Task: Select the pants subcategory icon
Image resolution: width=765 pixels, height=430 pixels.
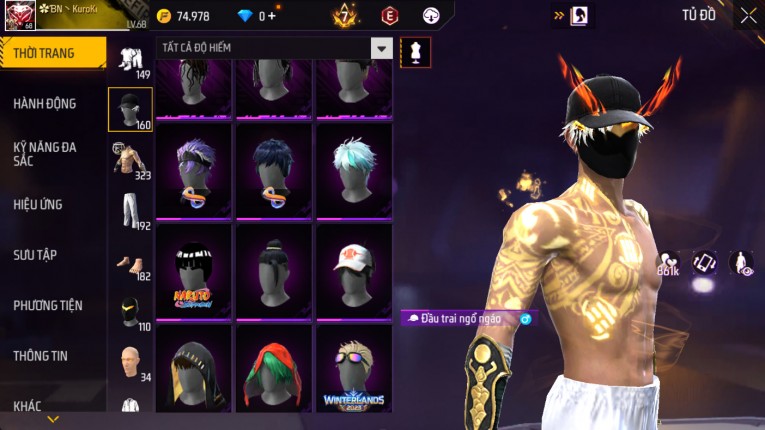Action: 130,210
